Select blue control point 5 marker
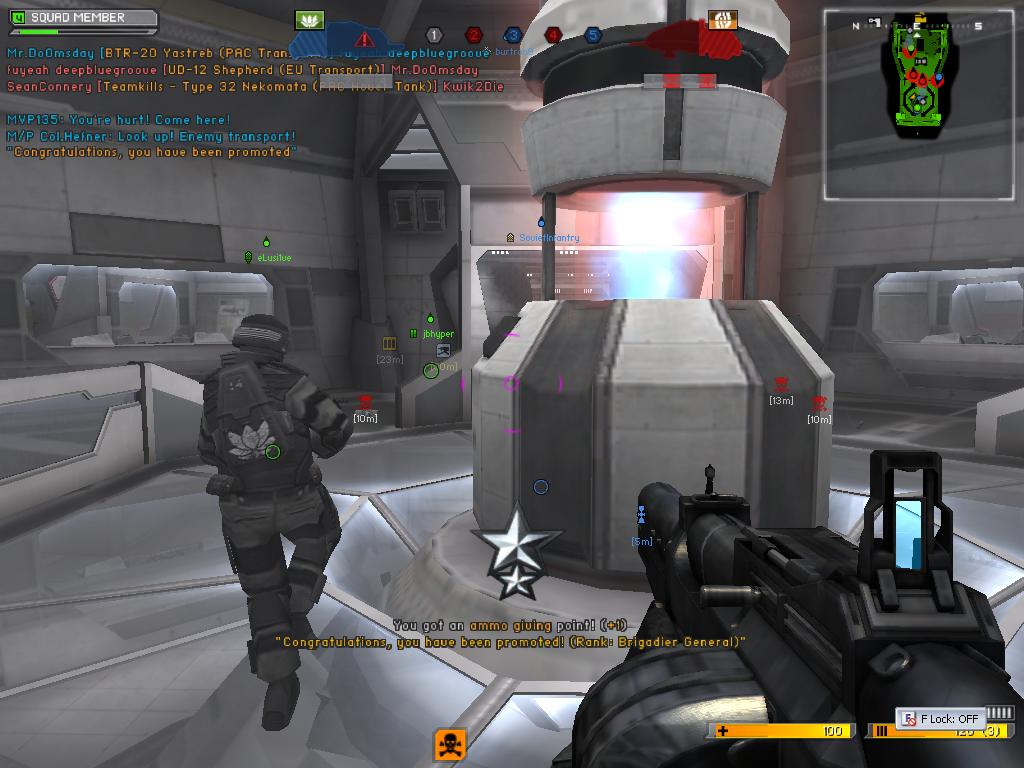The height and width of the screenshot is (768, 1024). point(593,36)
